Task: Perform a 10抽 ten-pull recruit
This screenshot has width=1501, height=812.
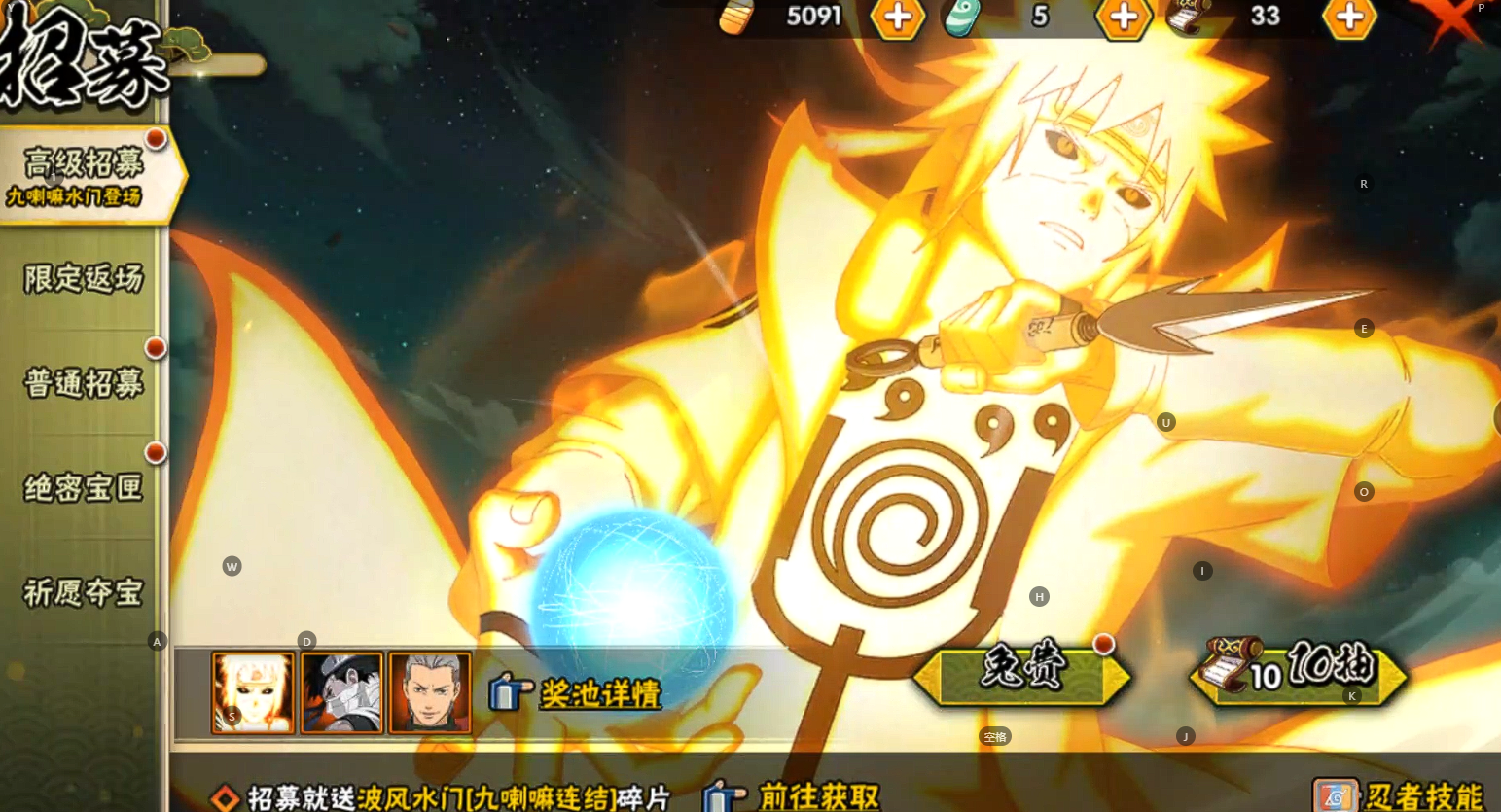Action: pyautogui.click(x=1300, y=671)
